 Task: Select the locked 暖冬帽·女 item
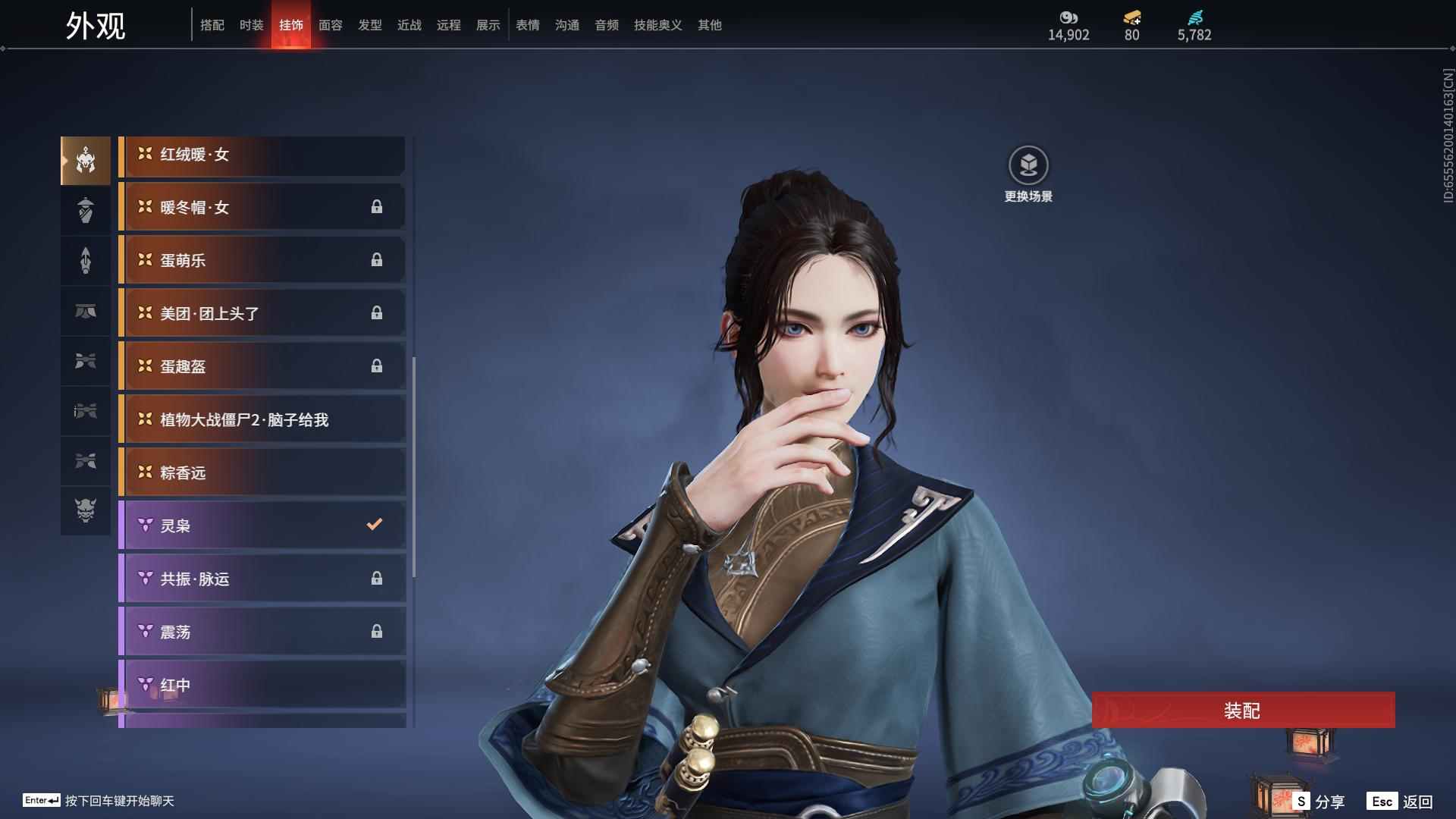pyautogui.click(x=262, y=208)
